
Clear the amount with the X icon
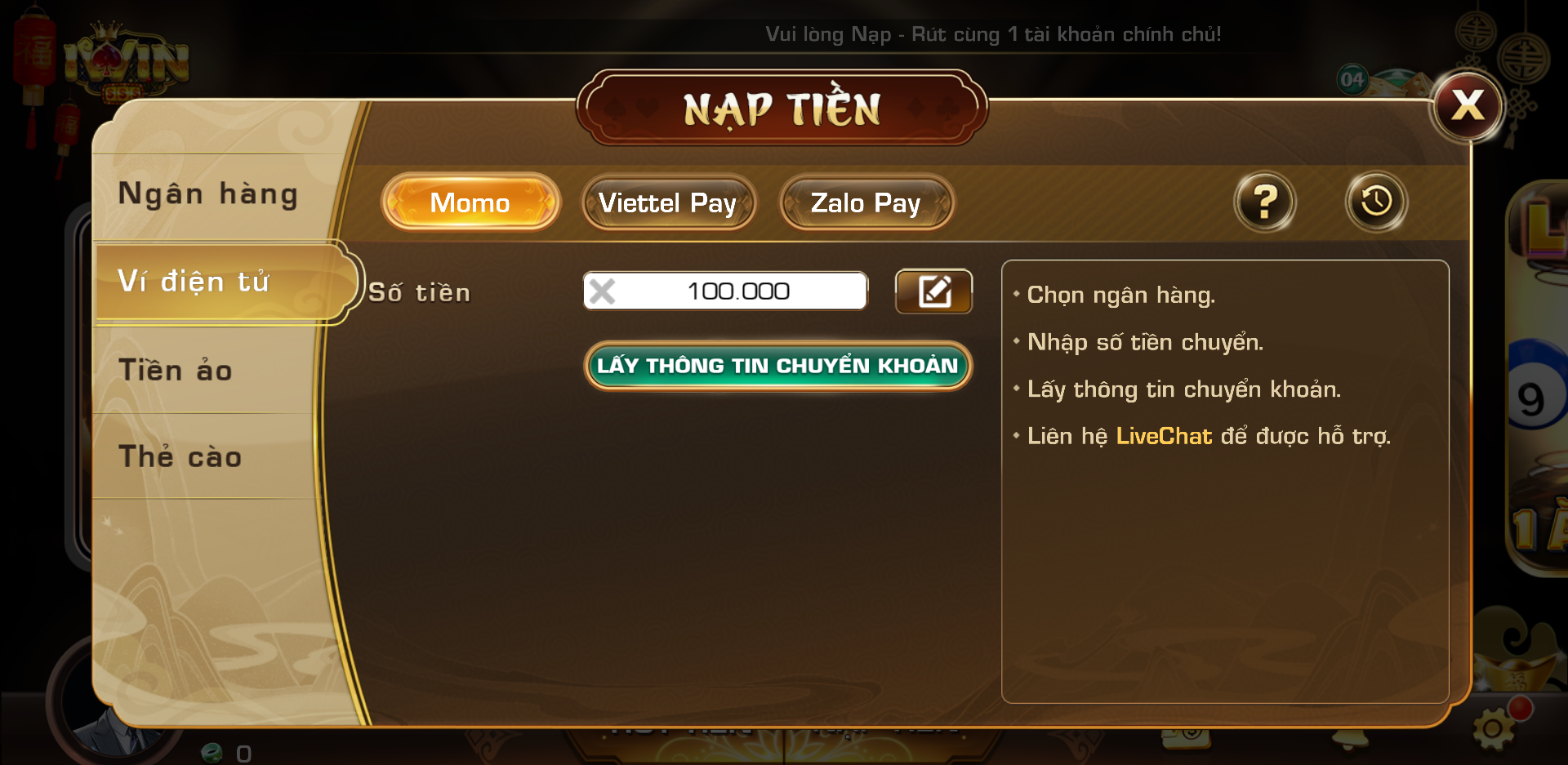603,291
